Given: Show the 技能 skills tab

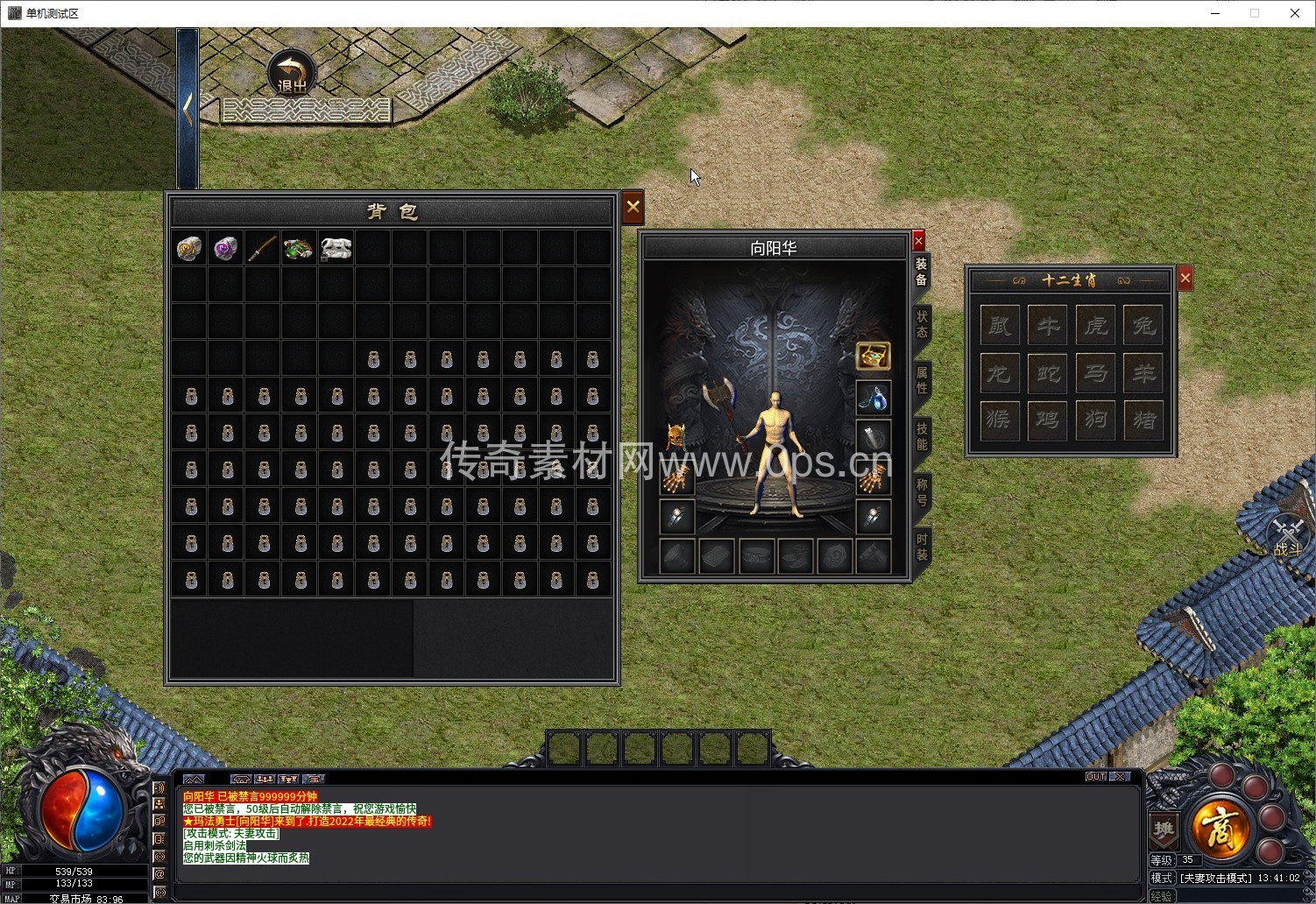Looking at the screenshot, I should [x=922, y=436].
